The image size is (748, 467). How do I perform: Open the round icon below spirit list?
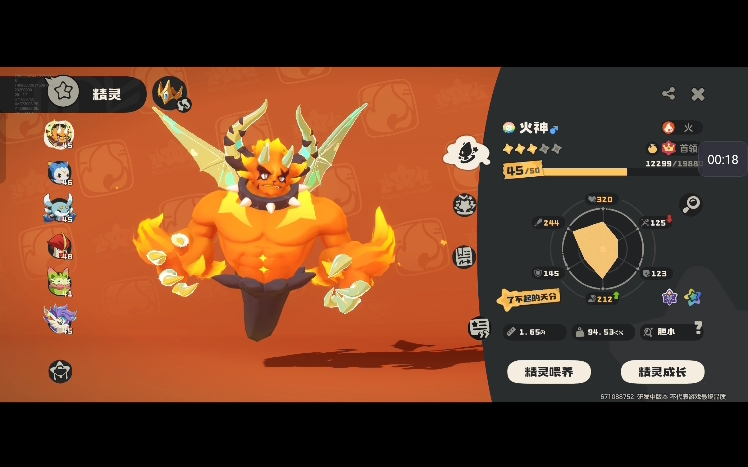point(60,371)
